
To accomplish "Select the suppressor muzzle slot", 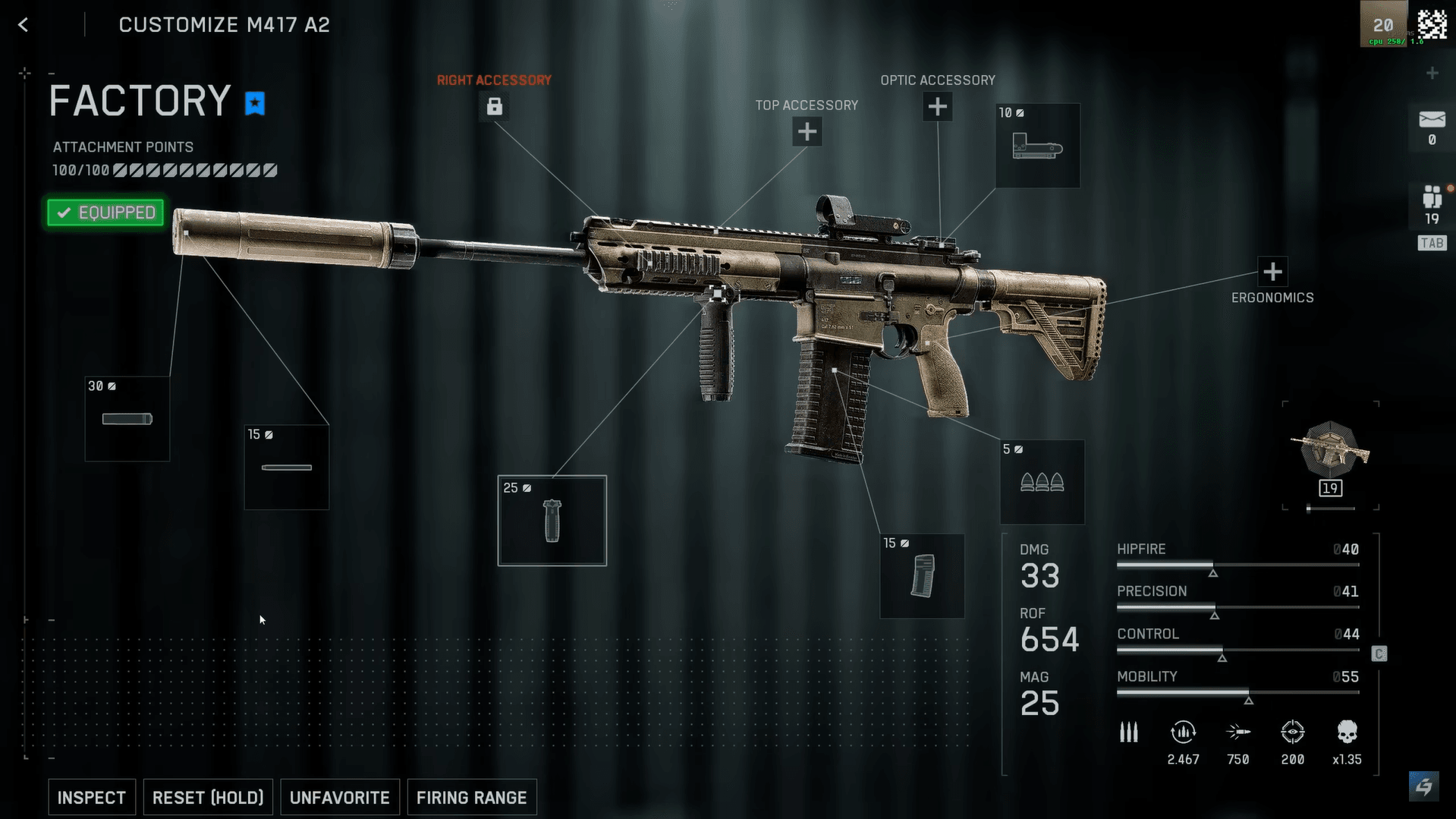I will 127,418.
